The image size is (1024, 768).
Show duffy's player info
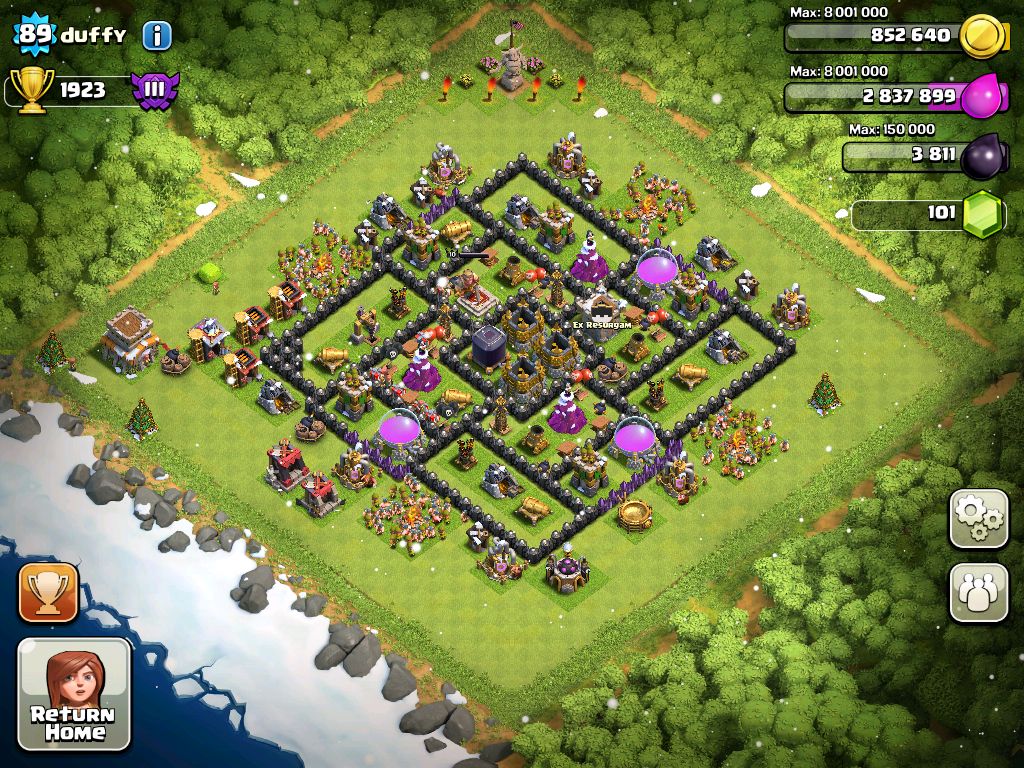(157, 36)
